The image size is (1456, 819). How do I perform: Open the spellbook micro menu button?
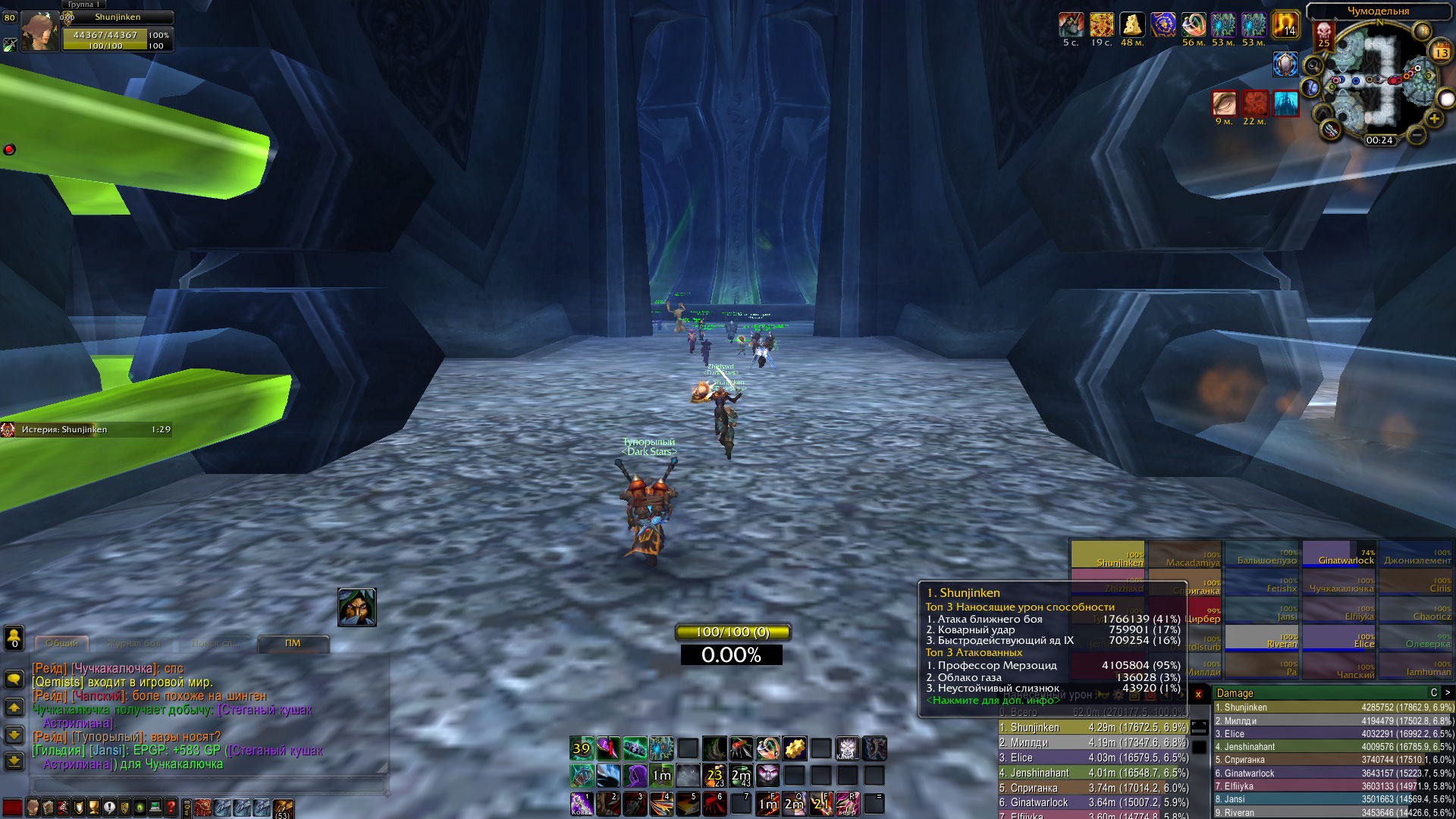pyautogui.click(x=49, y=808)
